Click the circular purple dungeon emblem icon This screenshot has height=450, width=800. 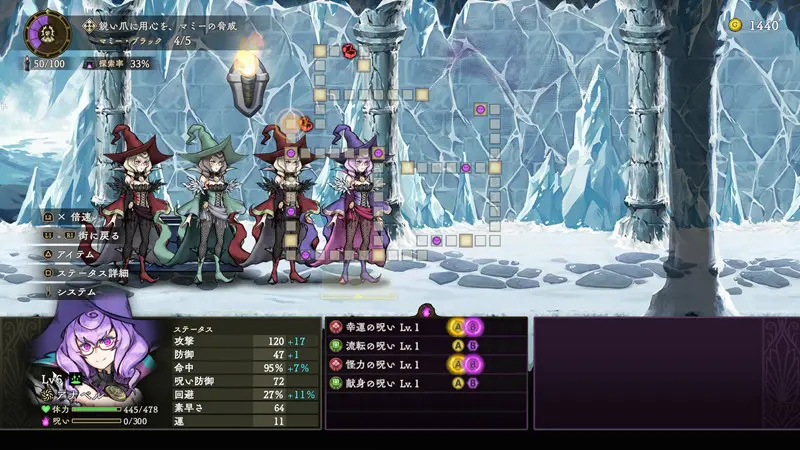(47, 31)
